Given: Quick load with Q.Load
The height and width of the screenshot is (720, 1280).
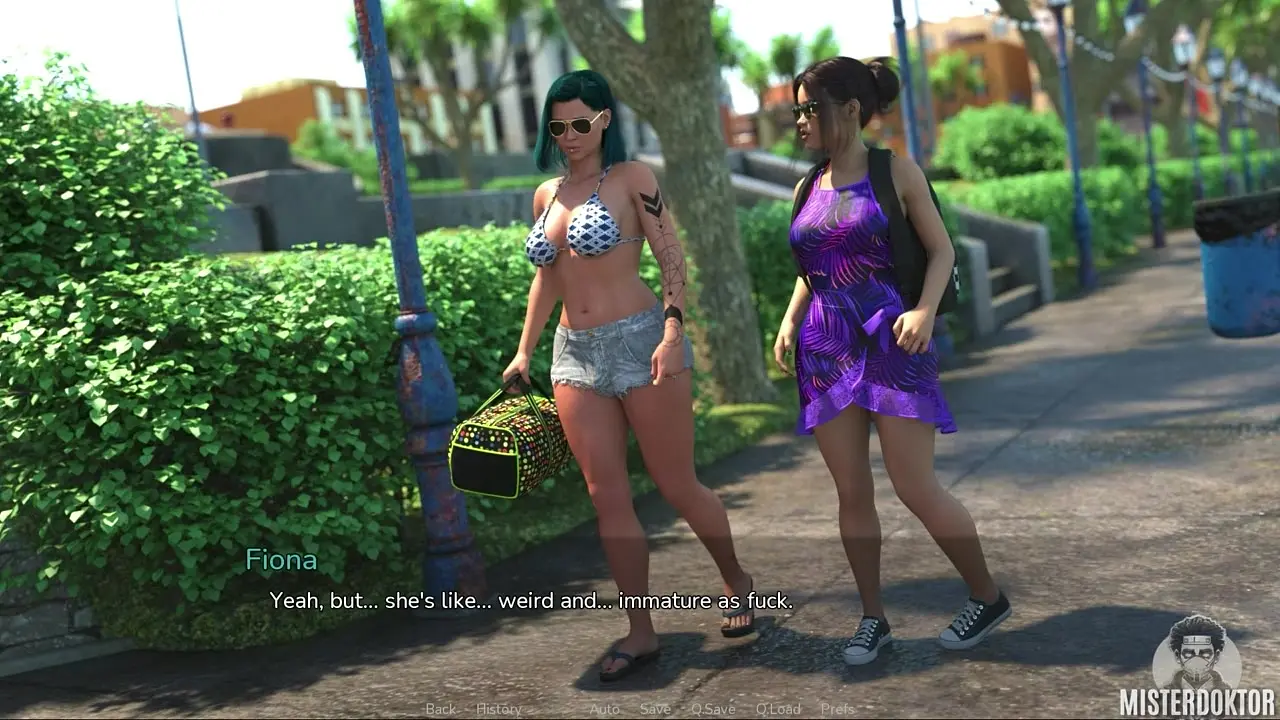Looking at the screenshot, I should coord(777,709).
